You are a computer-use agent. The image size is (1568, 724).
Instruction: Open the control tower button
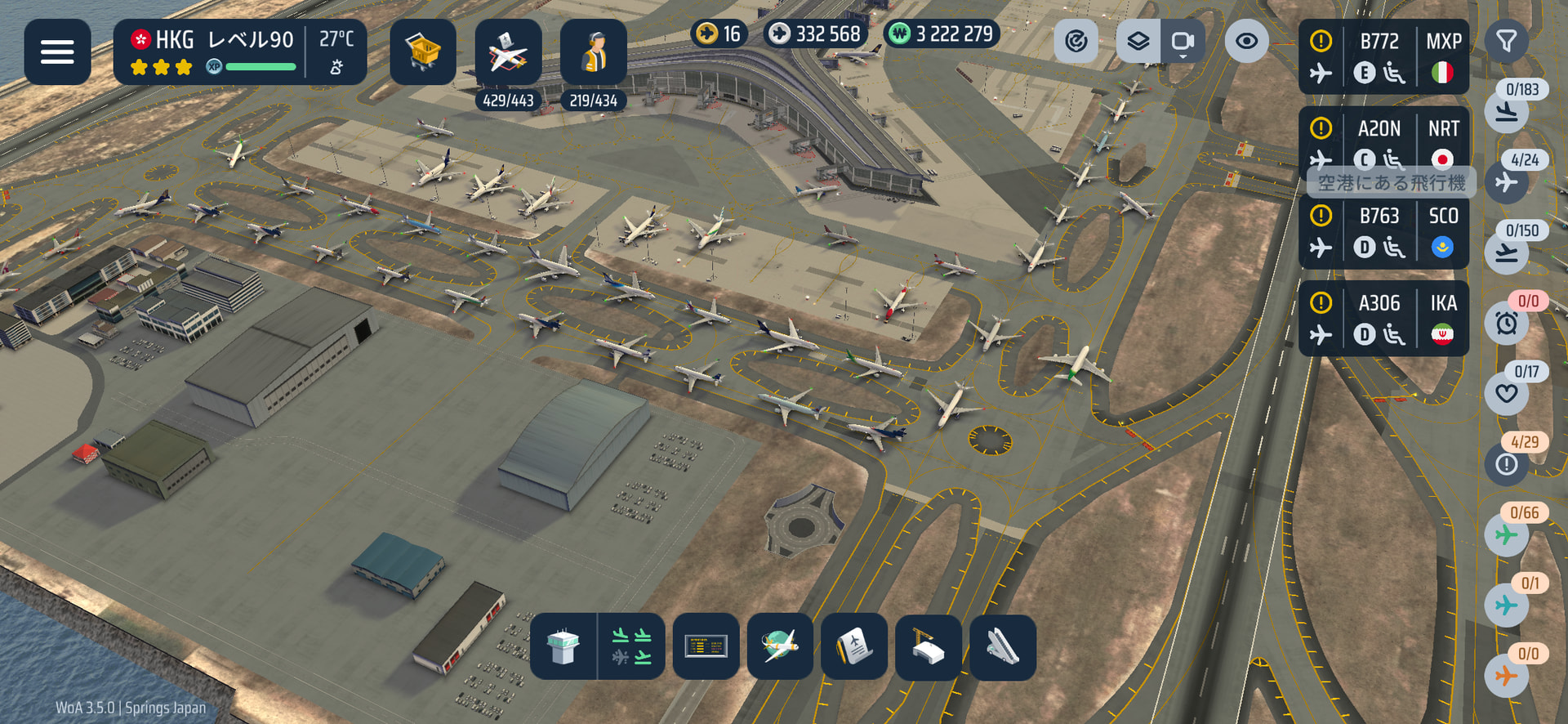click(563, 646)
